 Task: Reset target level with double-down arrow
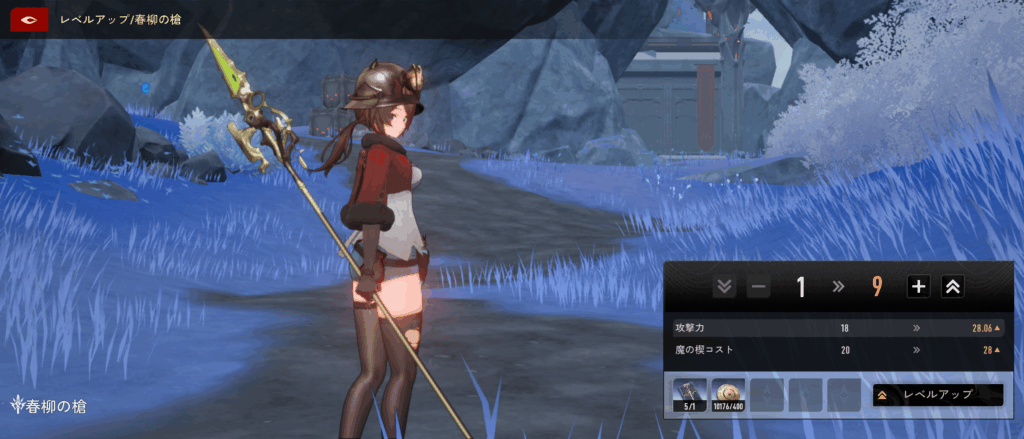[725, 288]
